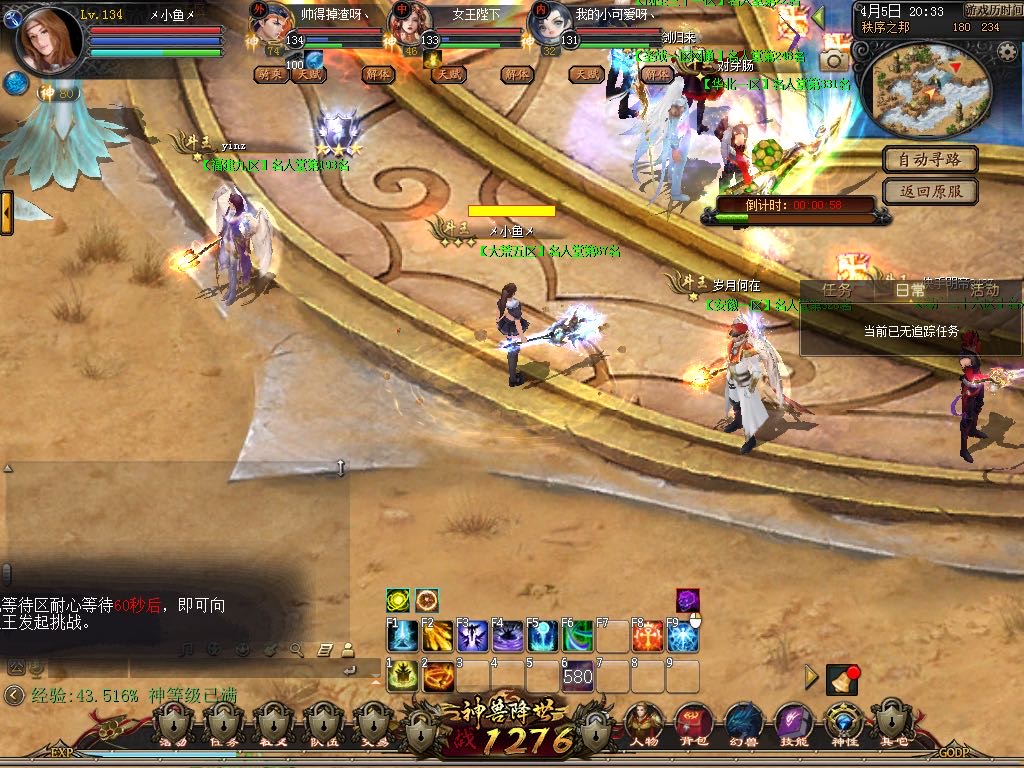Image resolution: width=1024 pixels, height=768 pixels.
Task: Switch to the 活动 tab in the tracker
Action: click(984, 290)
